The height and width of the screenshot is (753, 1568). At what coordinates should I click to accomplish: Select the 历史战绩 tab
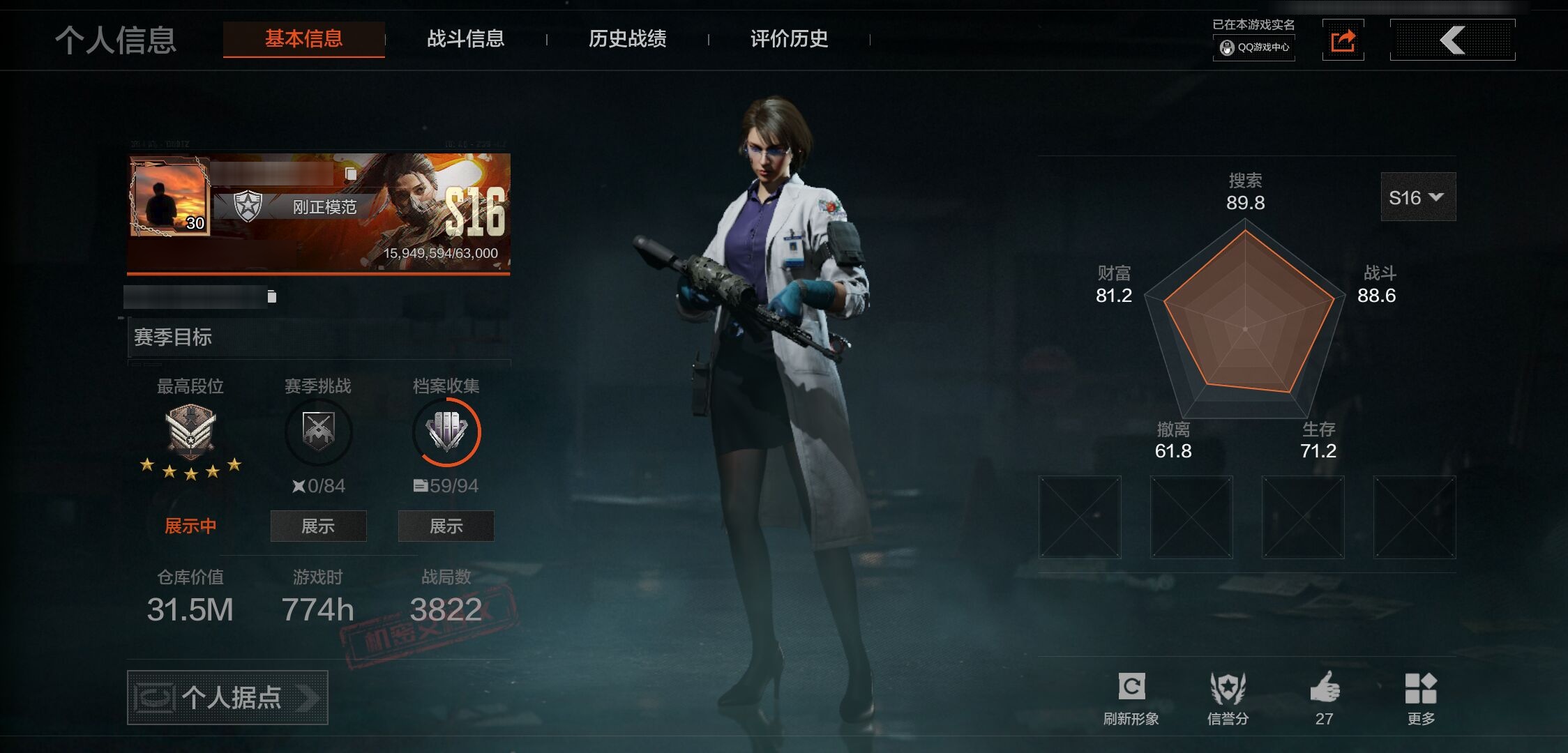point(627,38)
